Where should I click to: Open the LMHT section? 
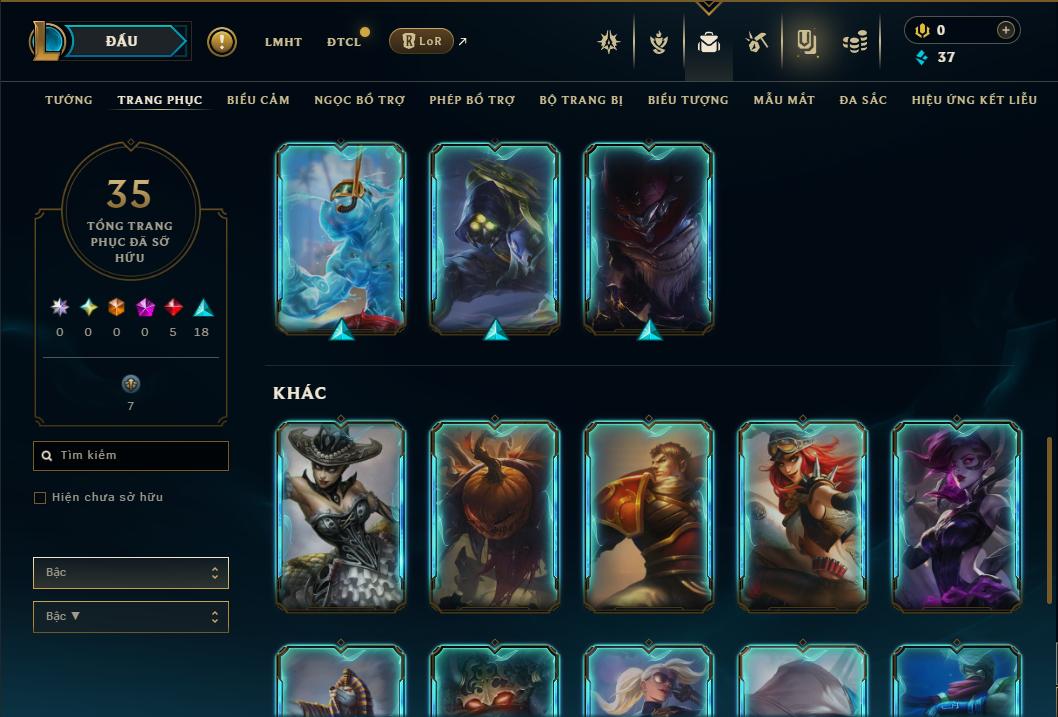283,42
